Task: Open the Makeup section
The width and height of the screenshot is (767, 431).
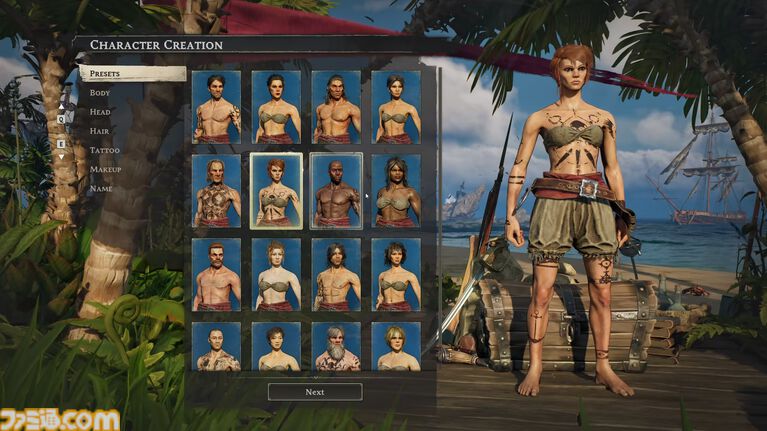Action: [x=105, y=169]
